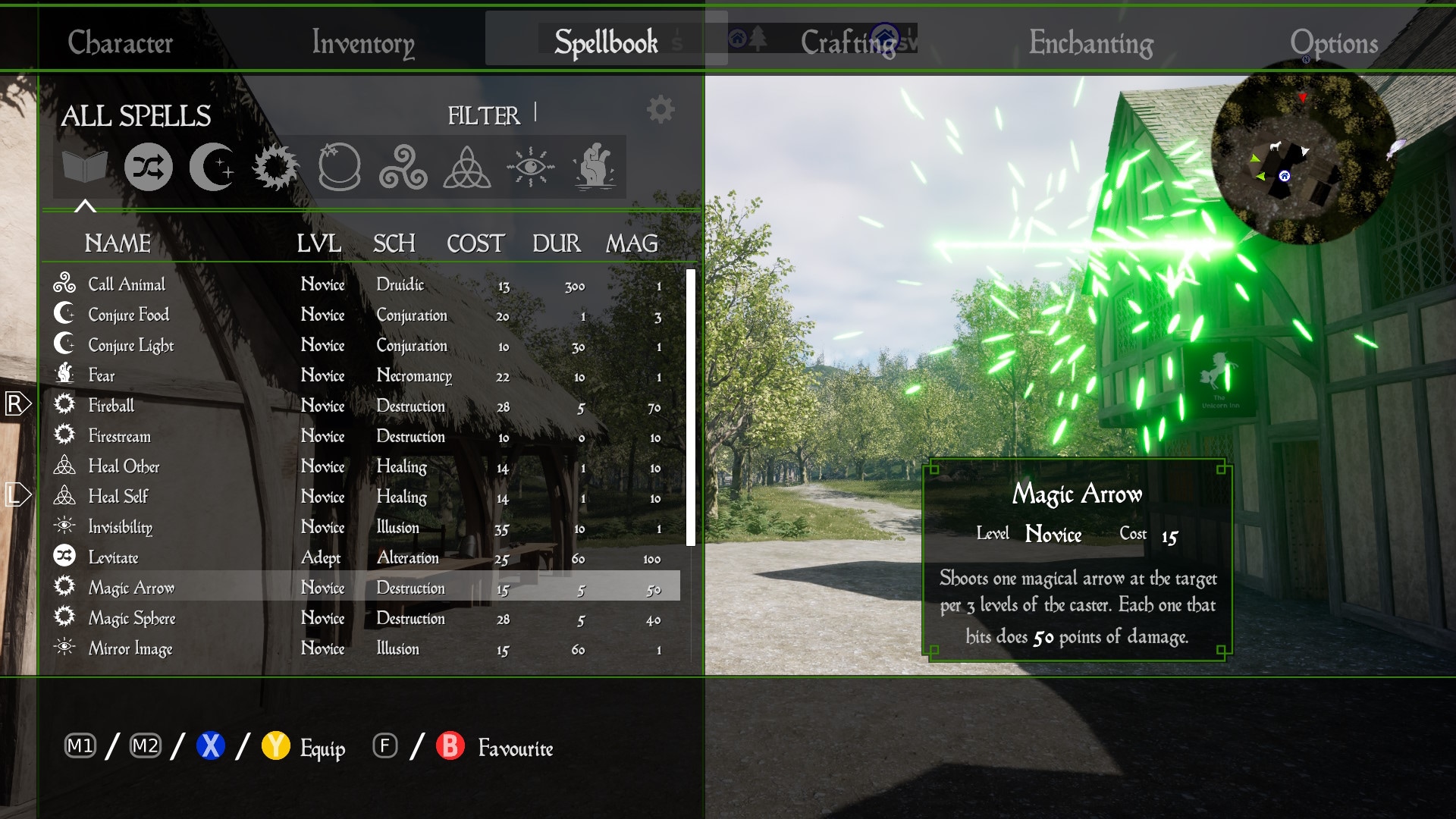Click the crystal ball school filter icon
The image size is (1456, 819).
pos(338,167)
